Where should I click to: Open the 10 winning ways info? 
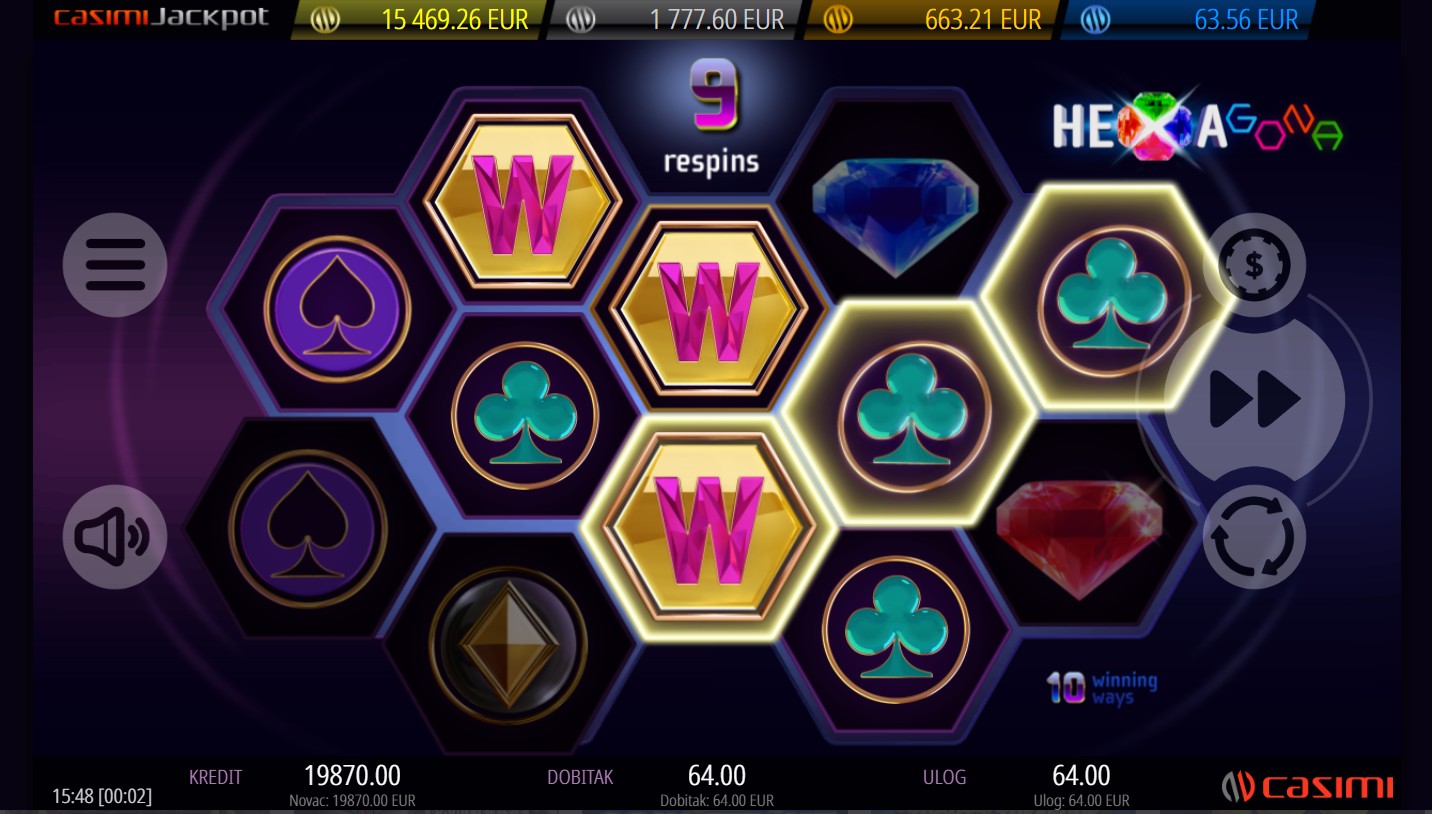pyautogui.click(x=1101, y=687)
